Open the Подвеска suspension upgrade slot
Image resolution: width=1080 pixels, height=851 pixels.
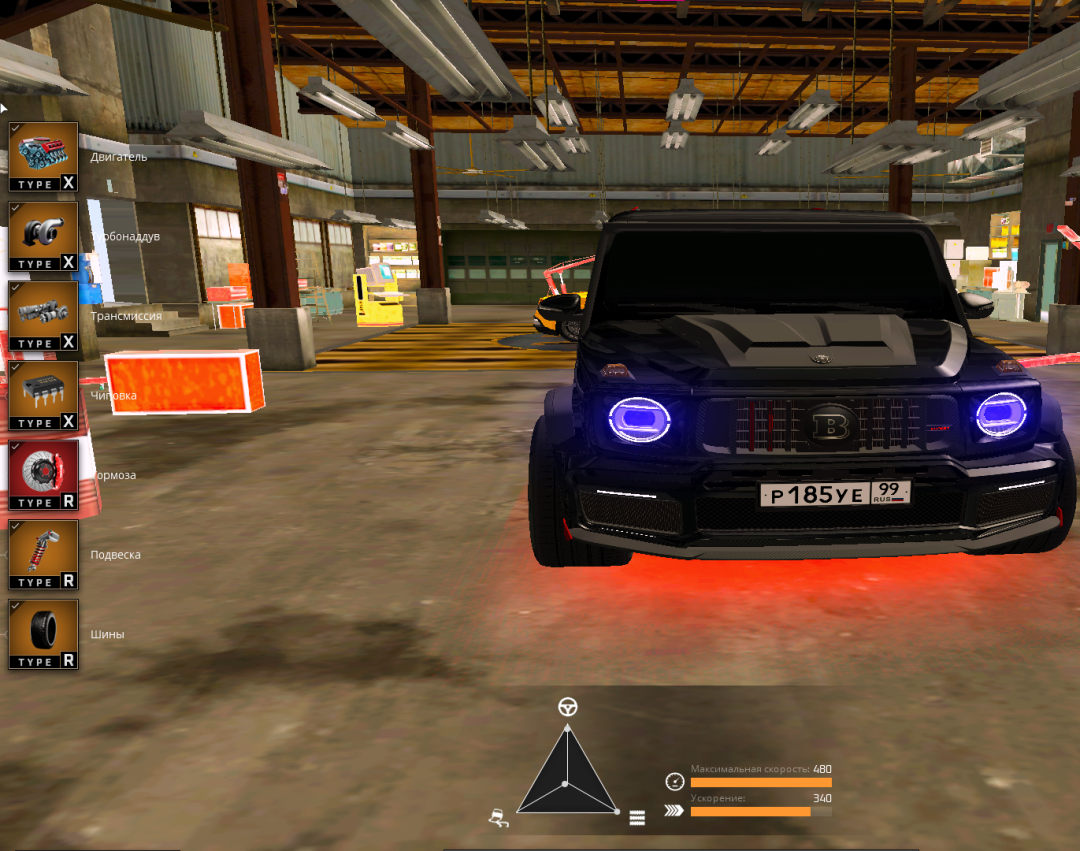pos(43,554)
